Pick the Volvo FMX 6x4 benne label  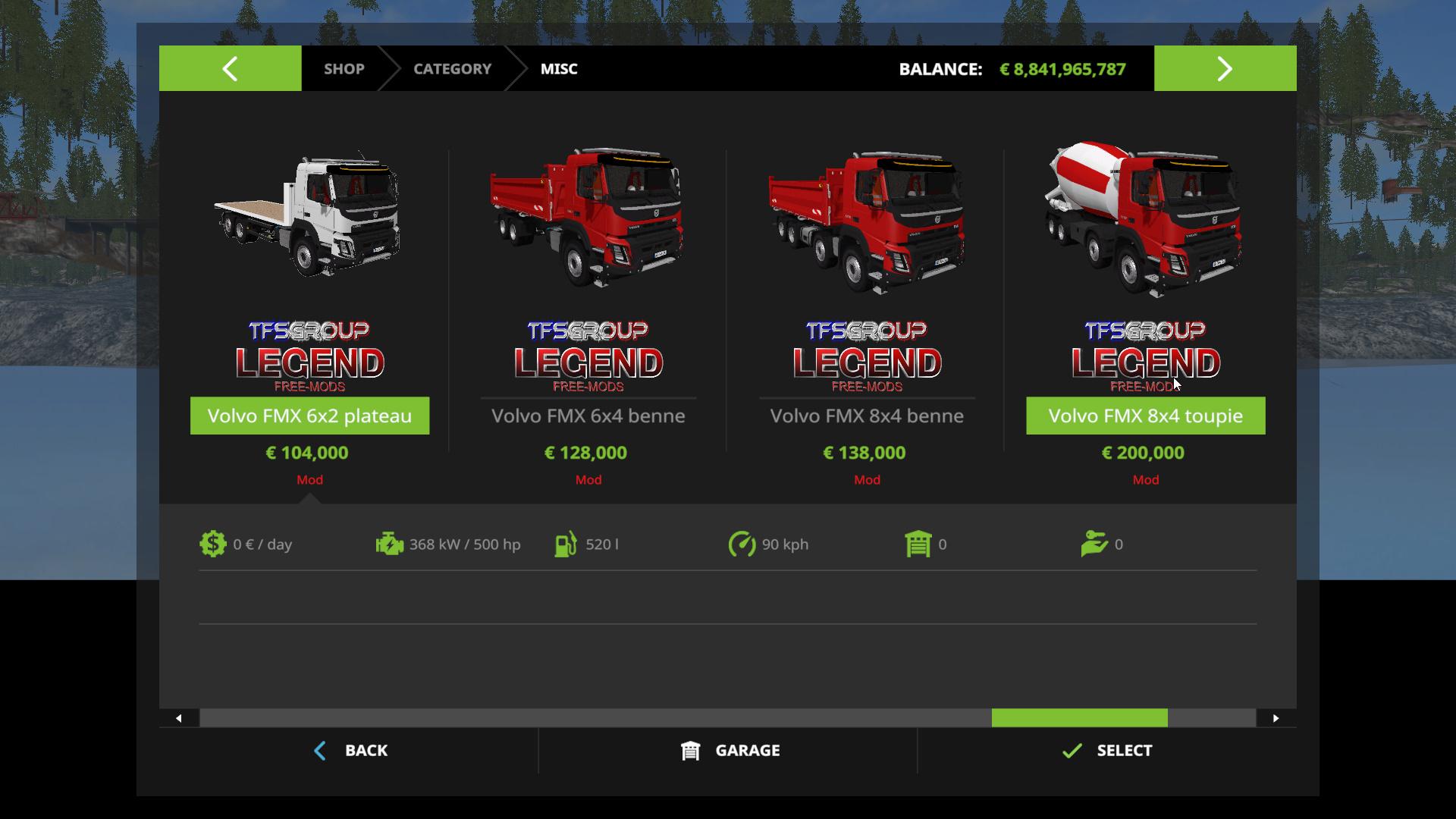(x=588, y=416)
